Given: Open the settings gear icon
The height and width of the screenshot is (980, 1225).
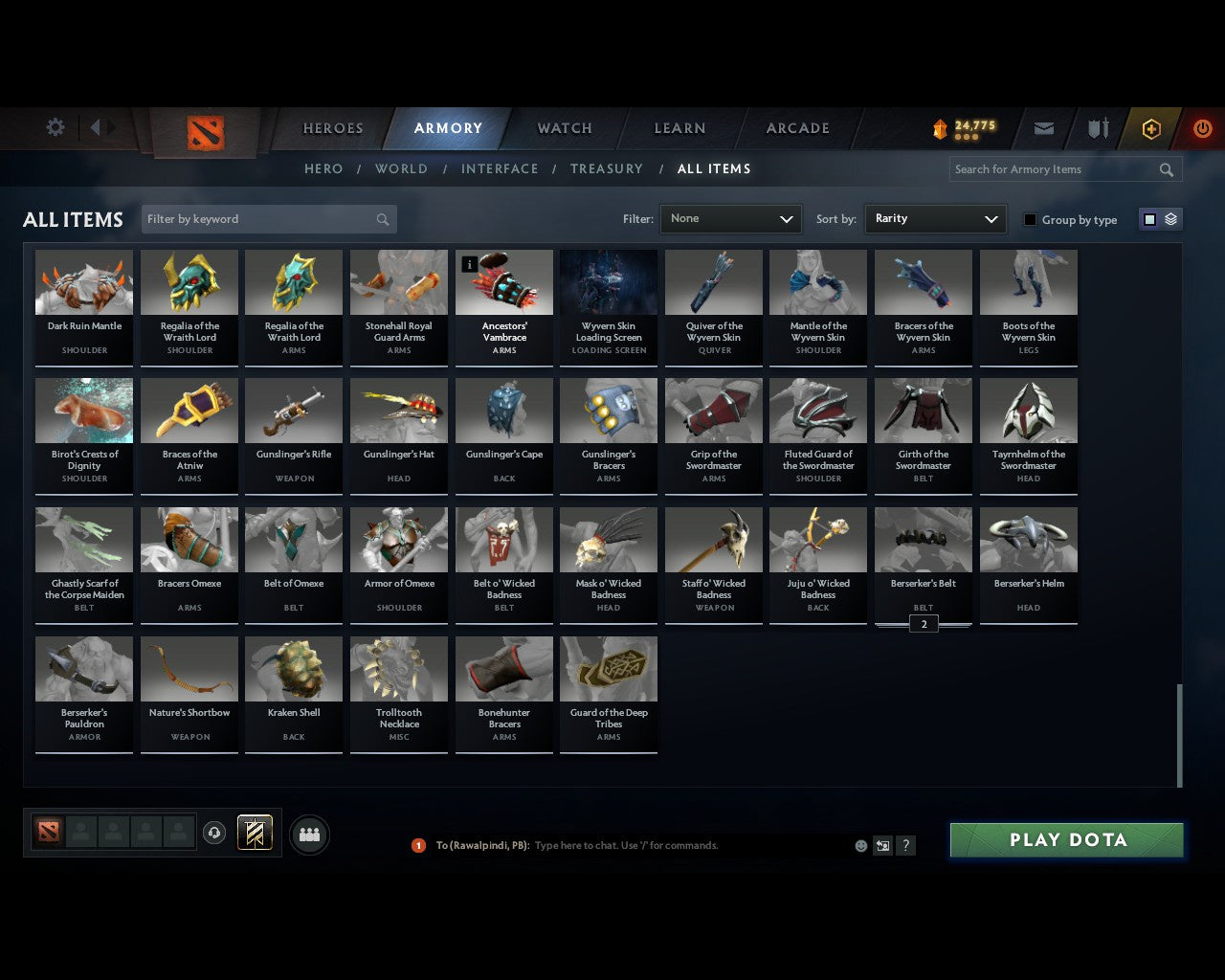Looking at the screenshot, I should (x=55, y=126).
